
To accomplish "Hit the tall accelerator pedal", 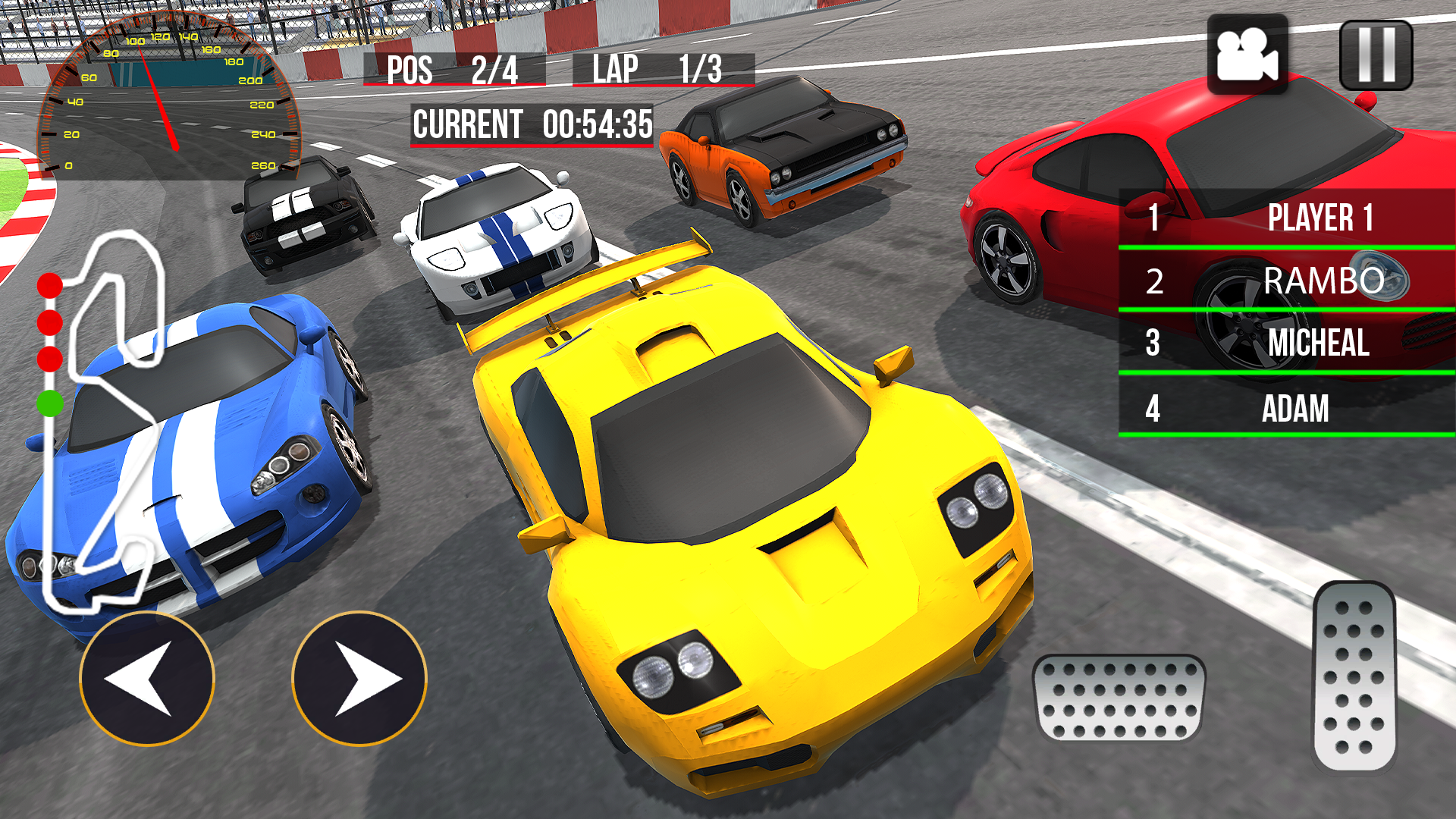I will (x=1354, y=677).
